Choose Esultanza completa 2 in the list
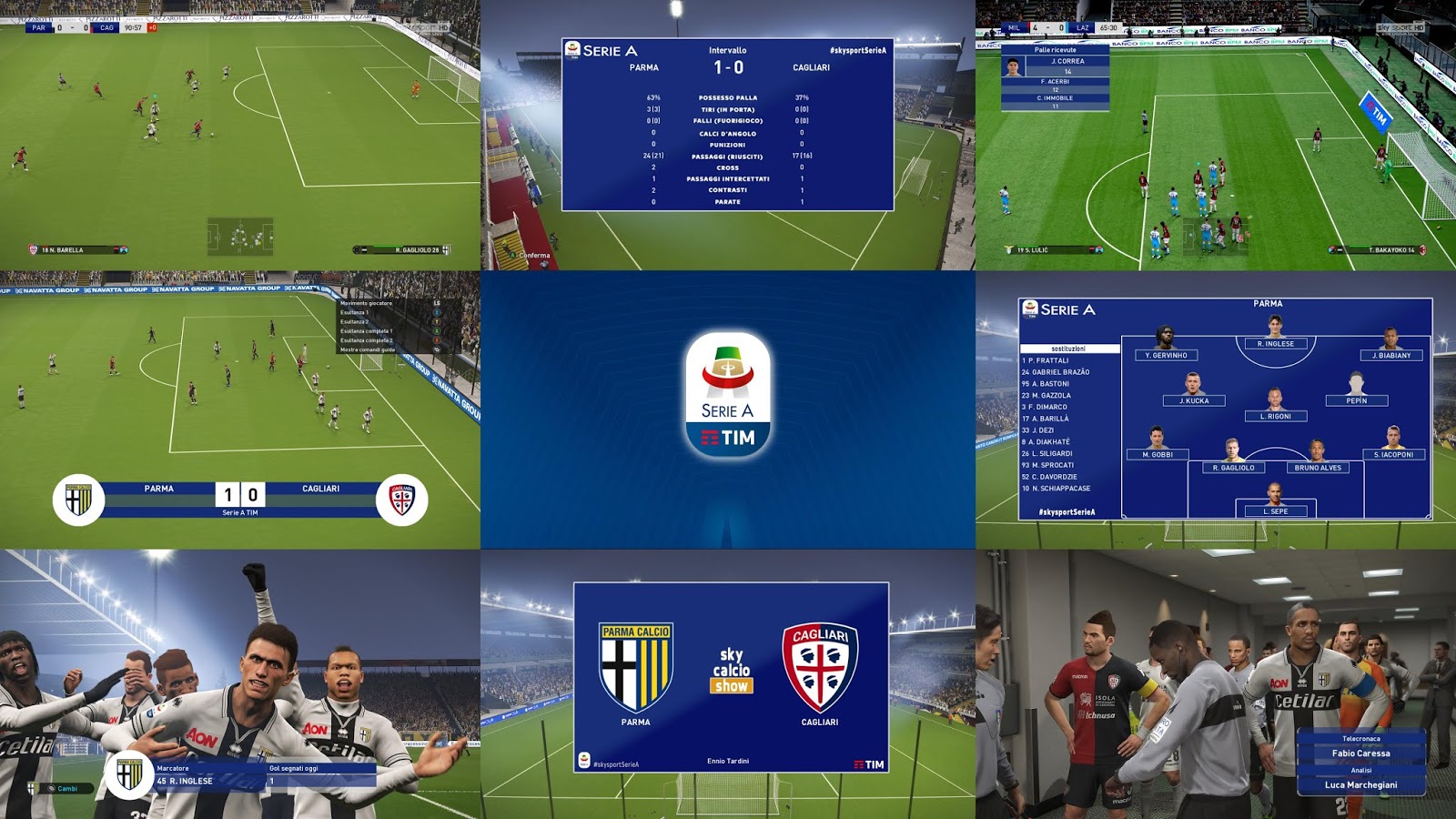The image size is (1456, 819). (x=366, y=340)
